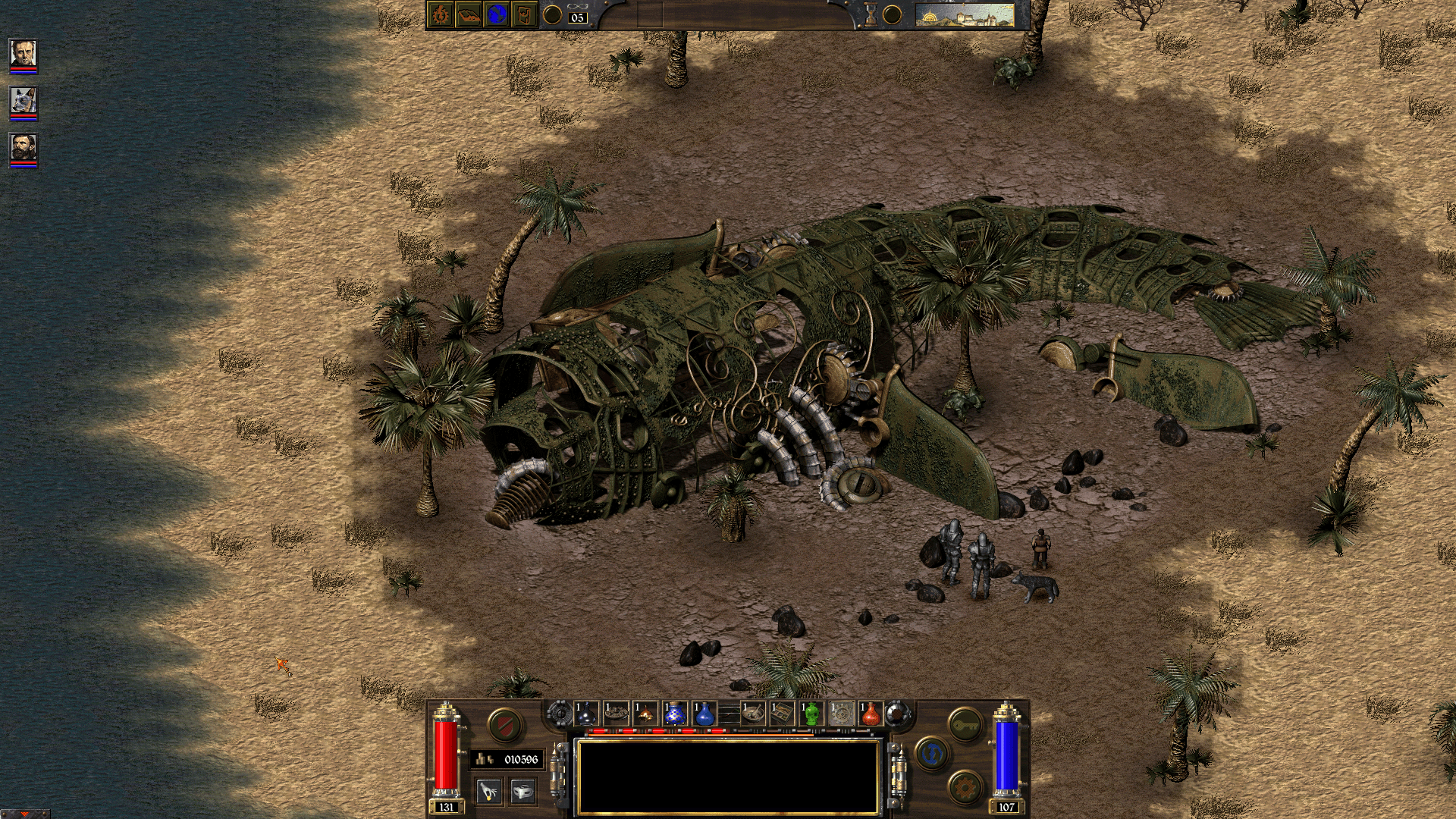
Task: Use the red potion hotbar slot
Action: (871, 714)
